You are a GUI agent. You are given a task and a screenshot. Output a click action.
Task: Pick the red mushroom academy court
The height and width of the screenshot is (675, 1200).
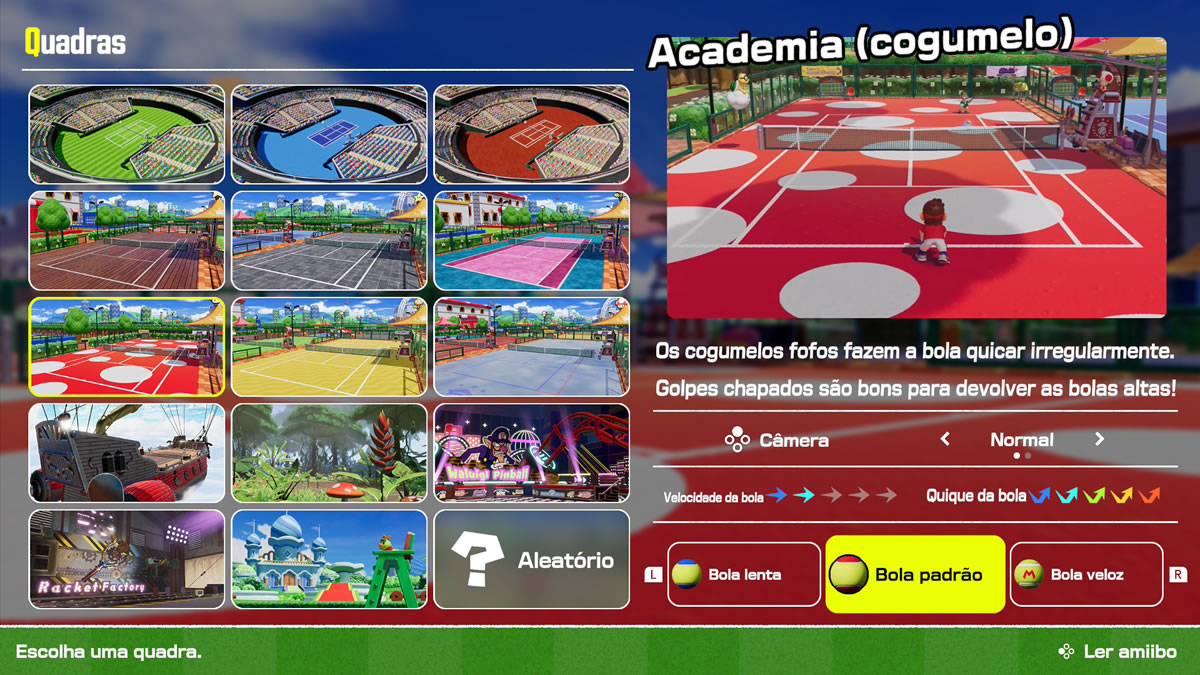127,347
